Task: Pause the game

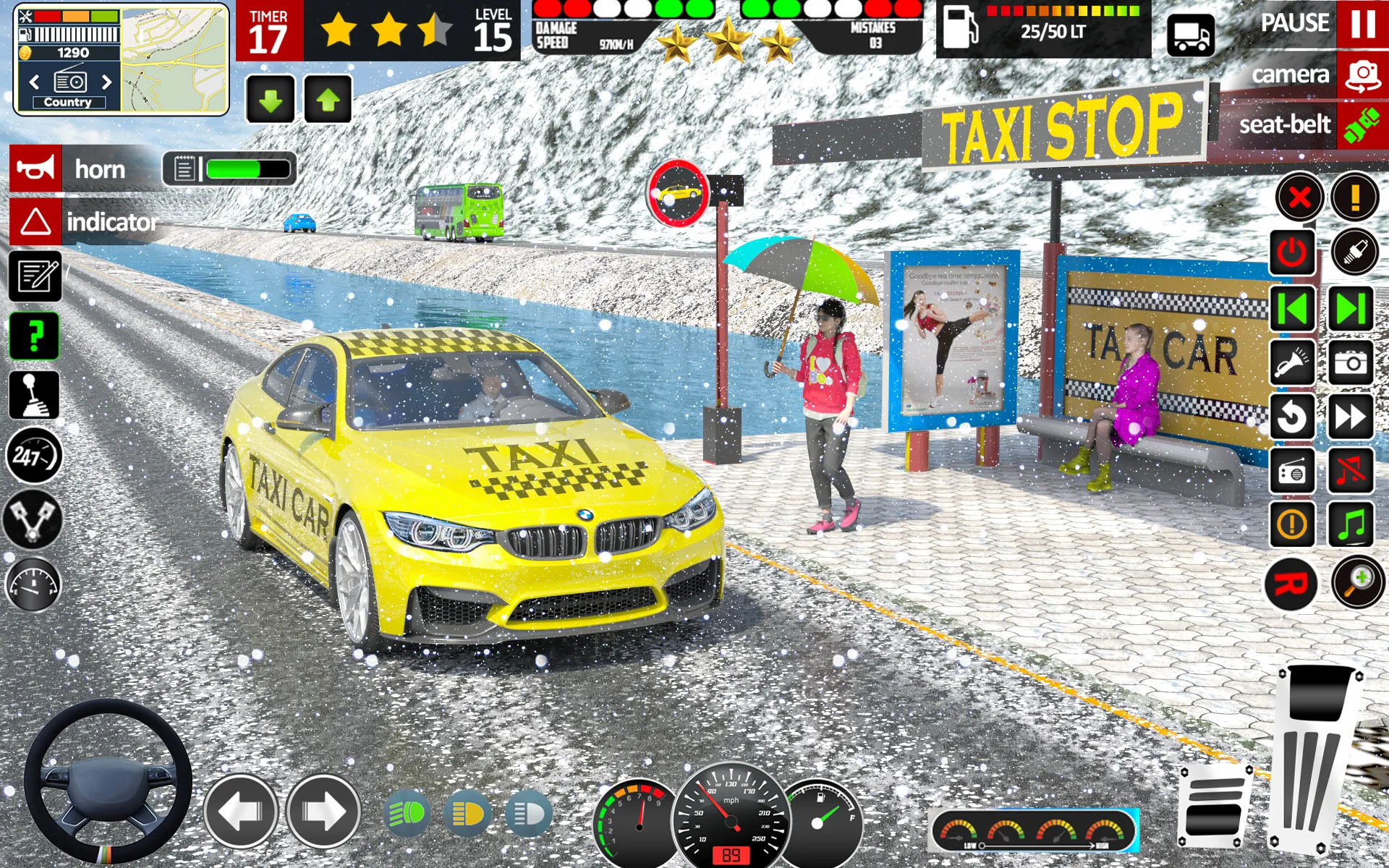Action: tap(1362, 24)
